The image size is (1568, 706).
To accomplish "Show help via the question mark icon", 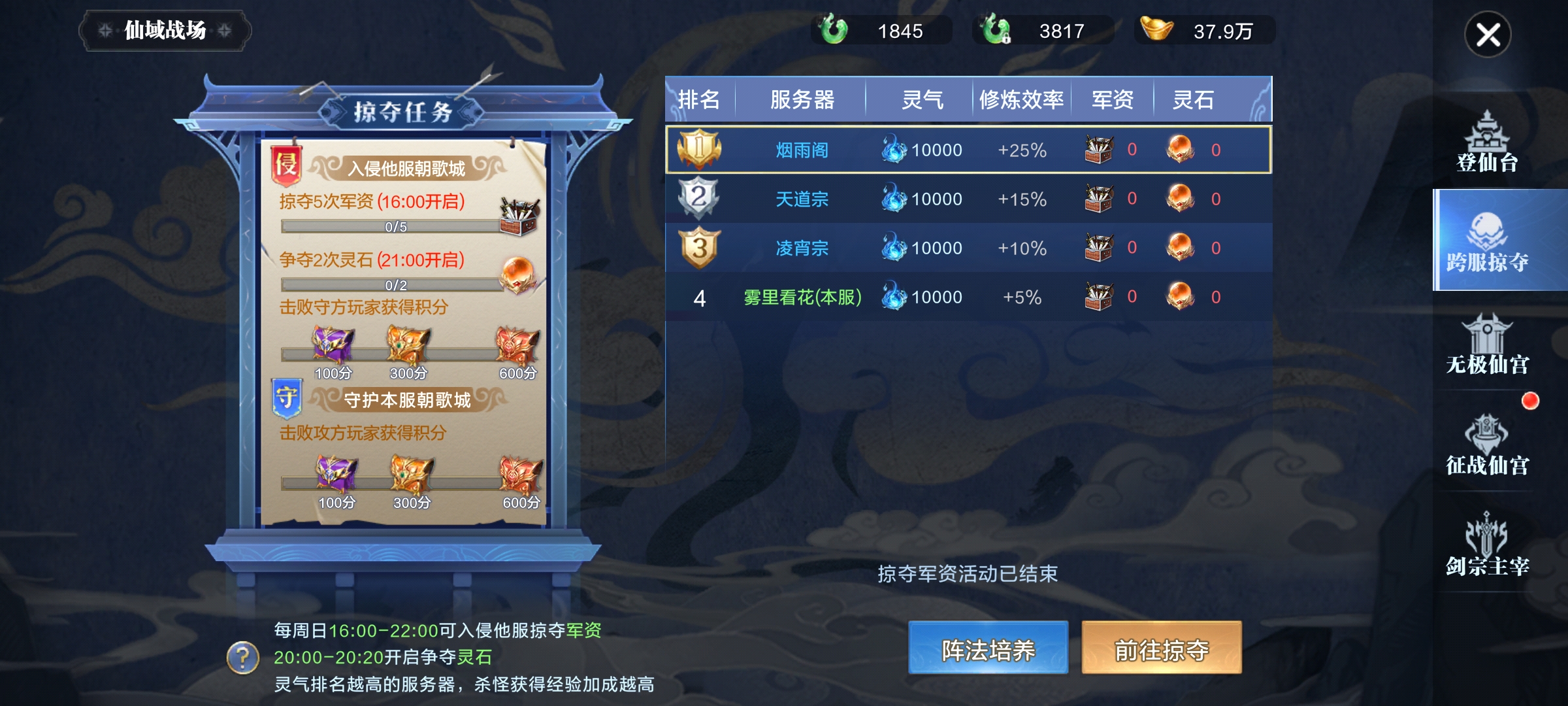I will [x=242, y=657].
